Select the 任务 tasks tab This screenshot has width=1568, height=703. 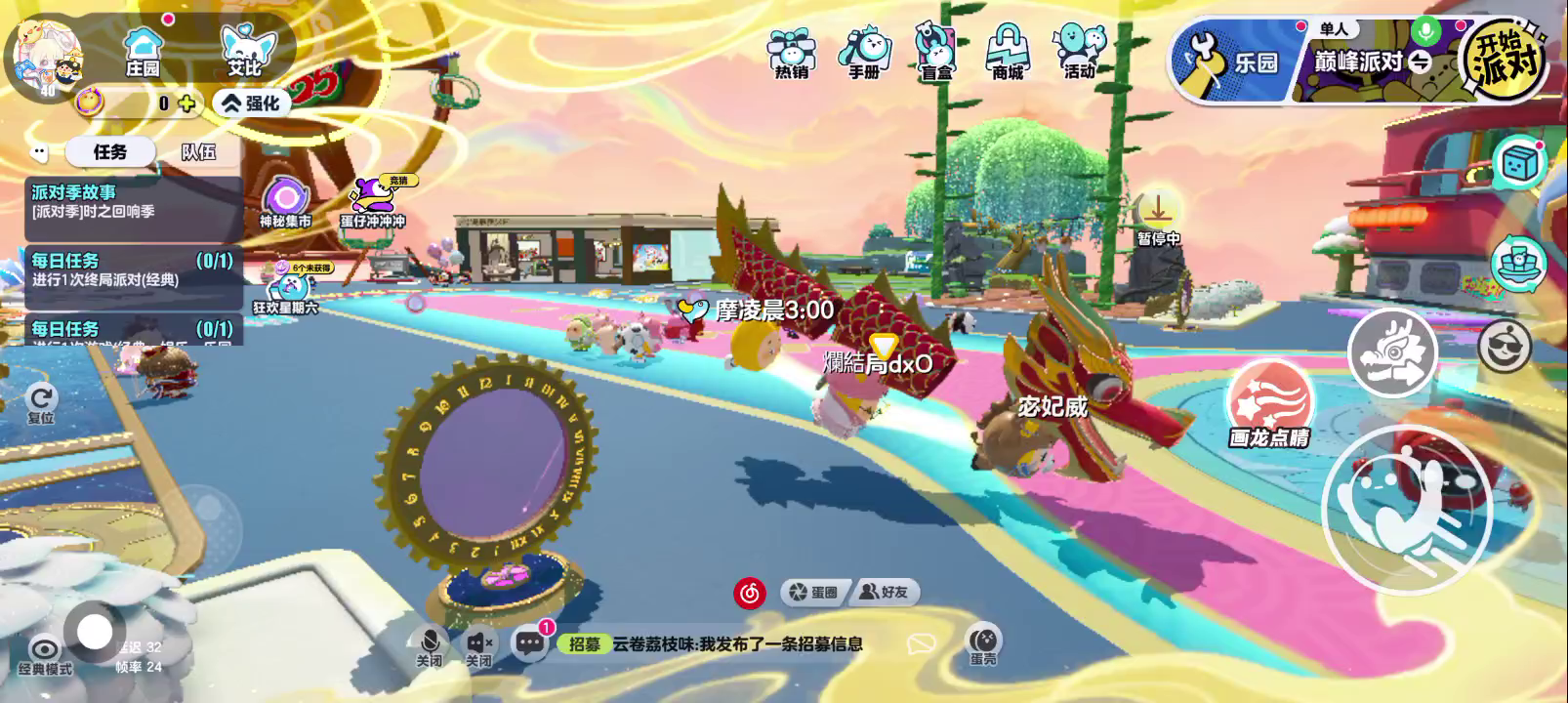tap(110, 152)
